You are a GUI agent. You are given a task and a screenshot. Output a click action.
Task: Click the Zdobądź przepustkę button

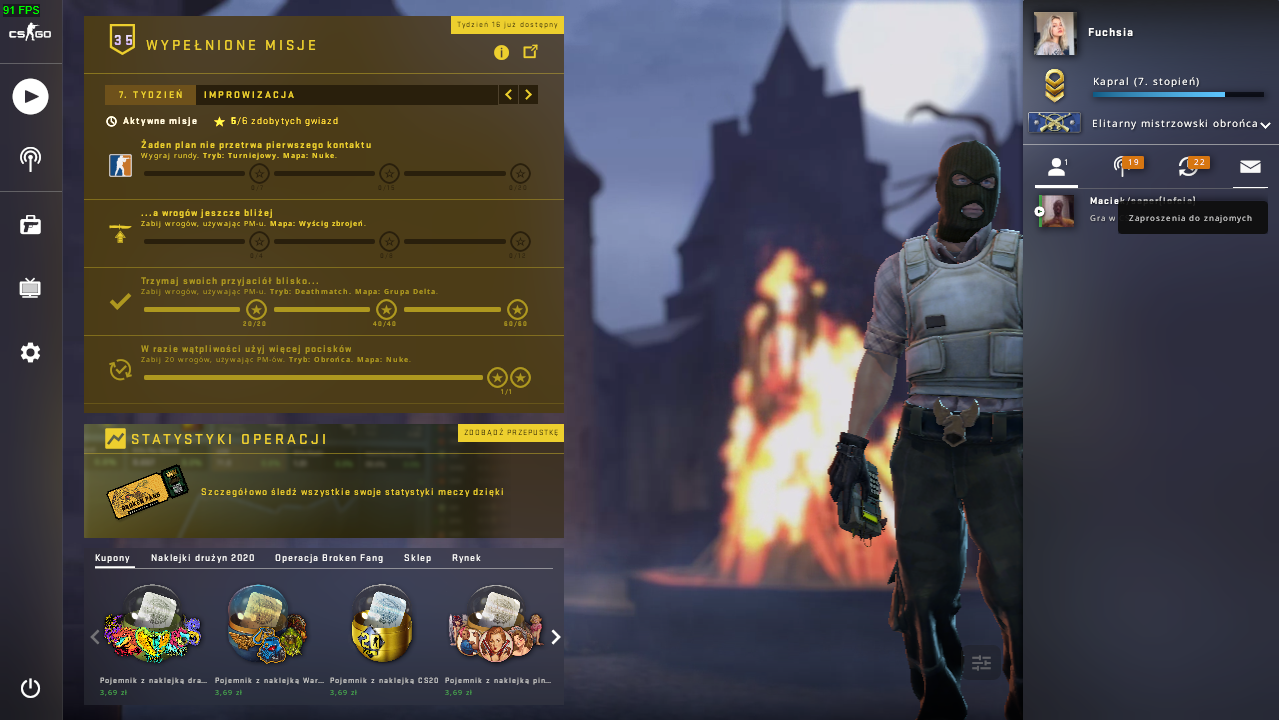(x=511, y=433)
